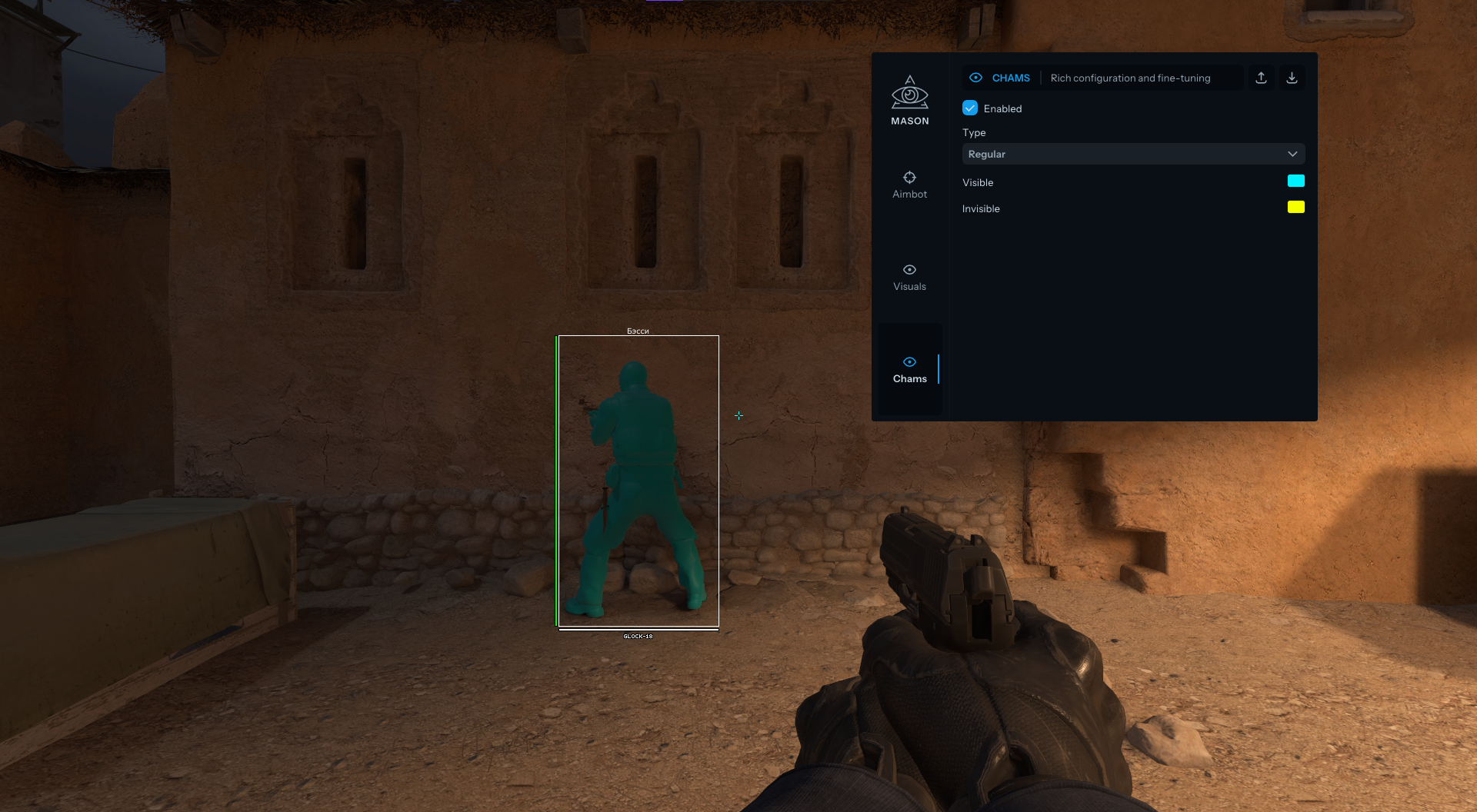This screenshot has width=1477, height=812.
Task: Click the export config upload icon
Action: (1261, 77)
